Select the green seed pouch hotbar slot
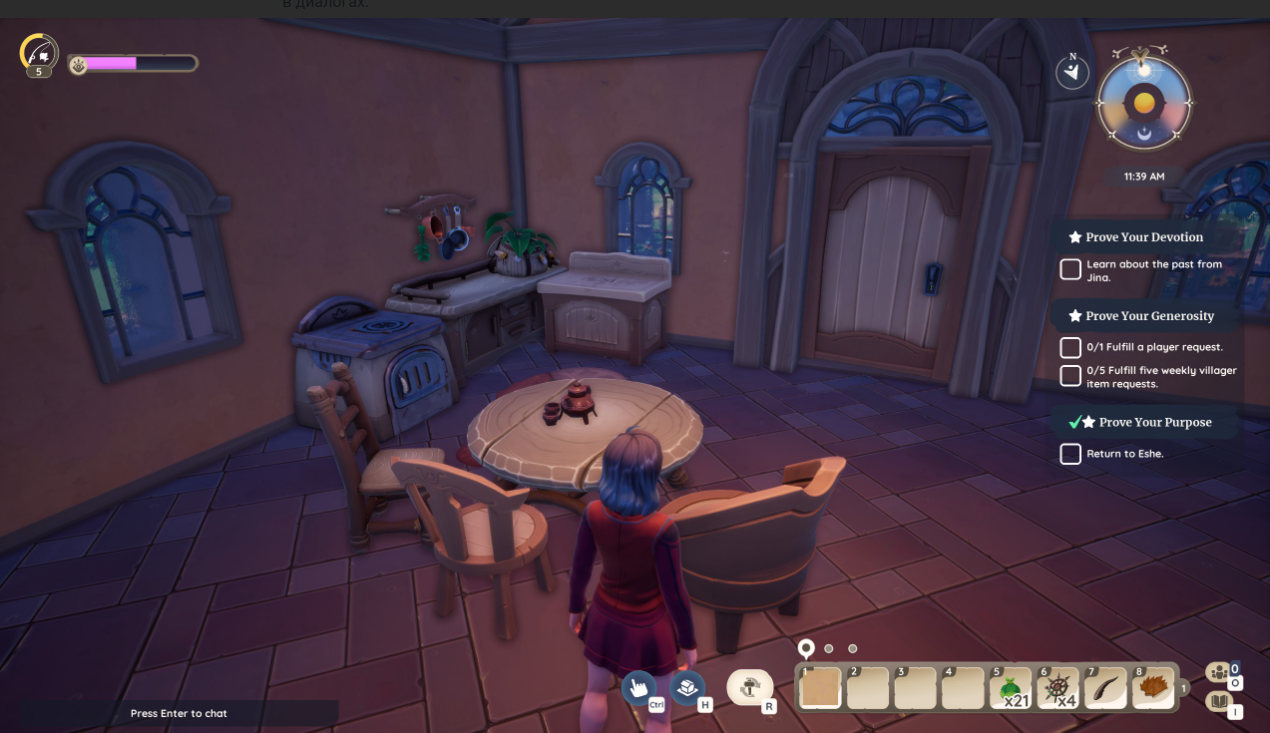1270x733 pixels. pyautogui.click(x=1012, y=688)
